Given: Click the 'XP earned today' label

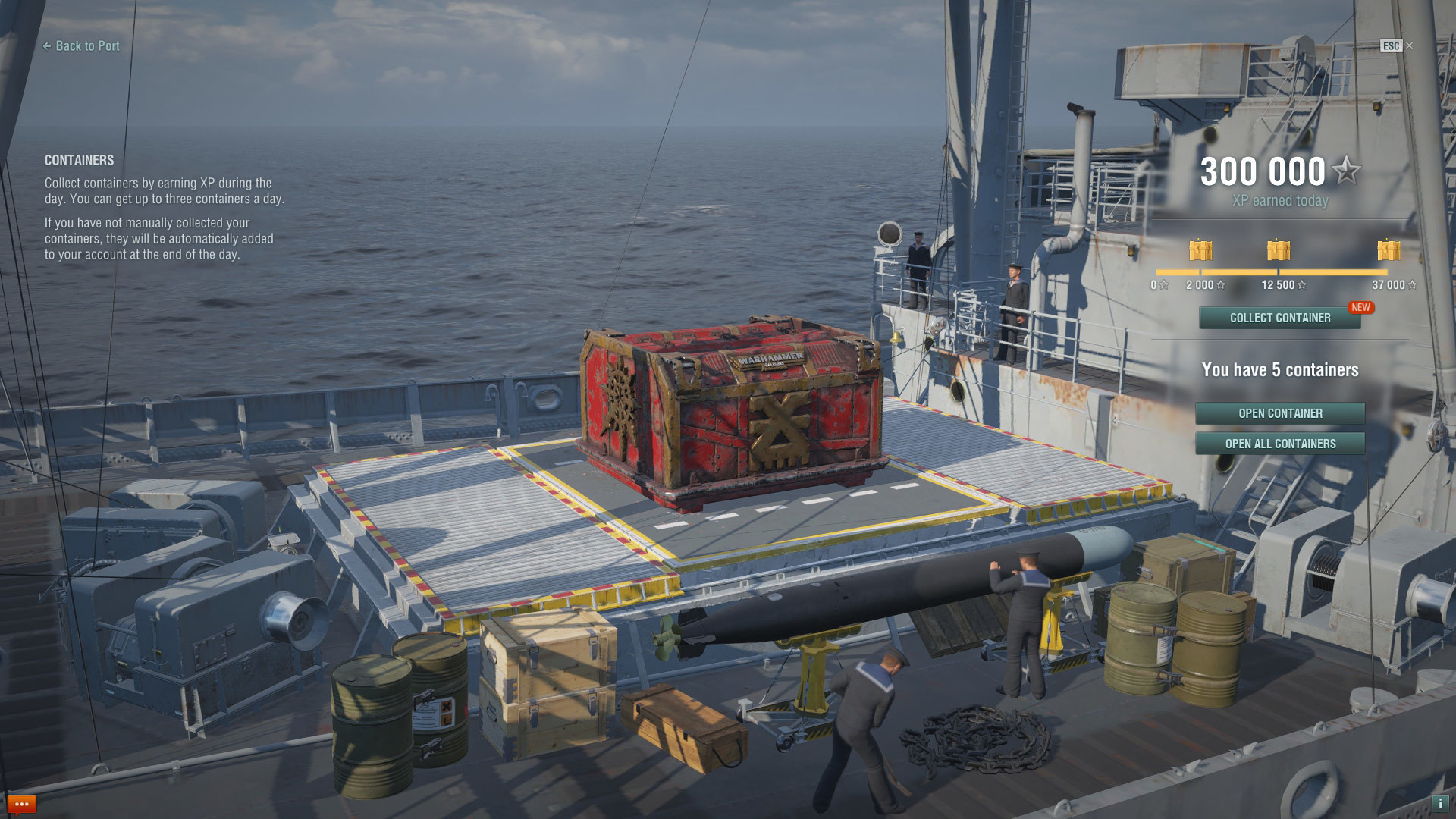Looking at the screenshot, I should [1282, 201].
